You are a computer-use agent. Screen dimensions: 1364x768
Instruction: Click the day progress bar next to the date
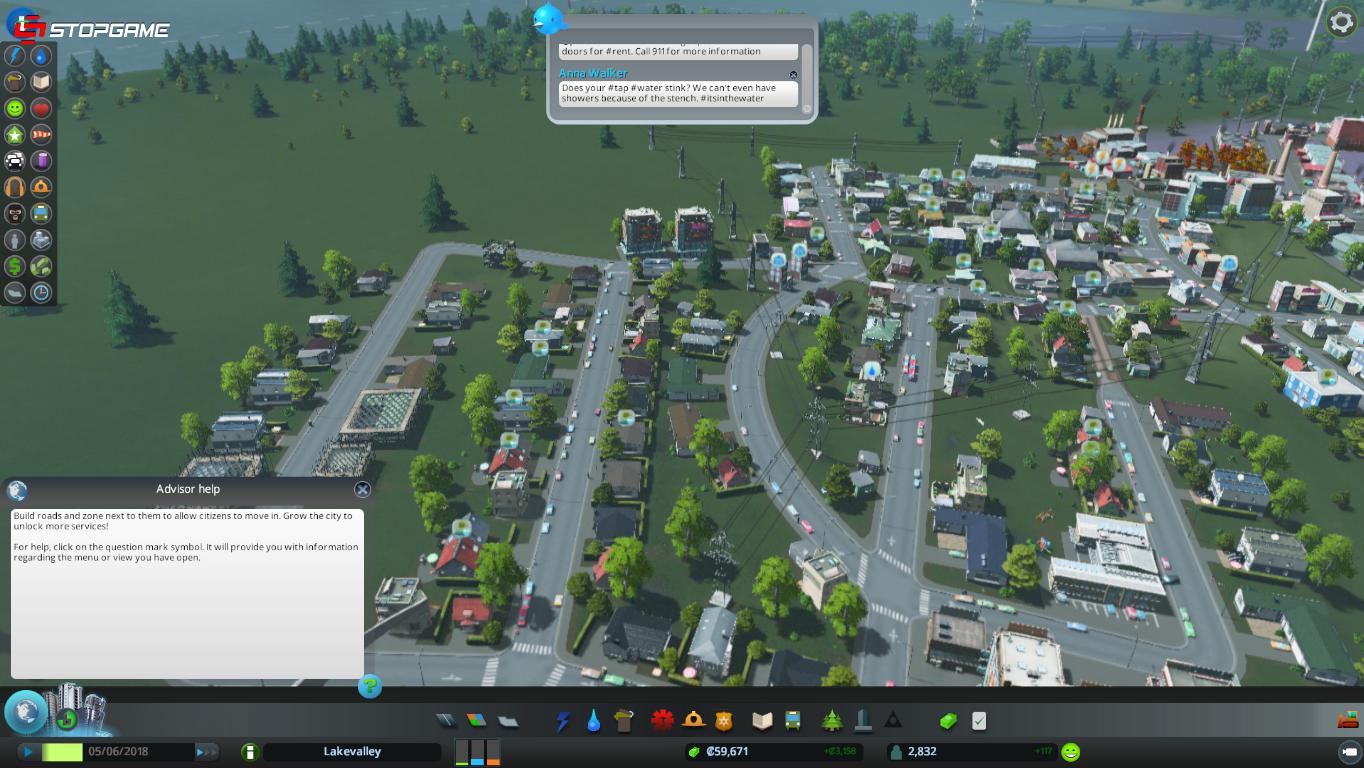(62, 750)
